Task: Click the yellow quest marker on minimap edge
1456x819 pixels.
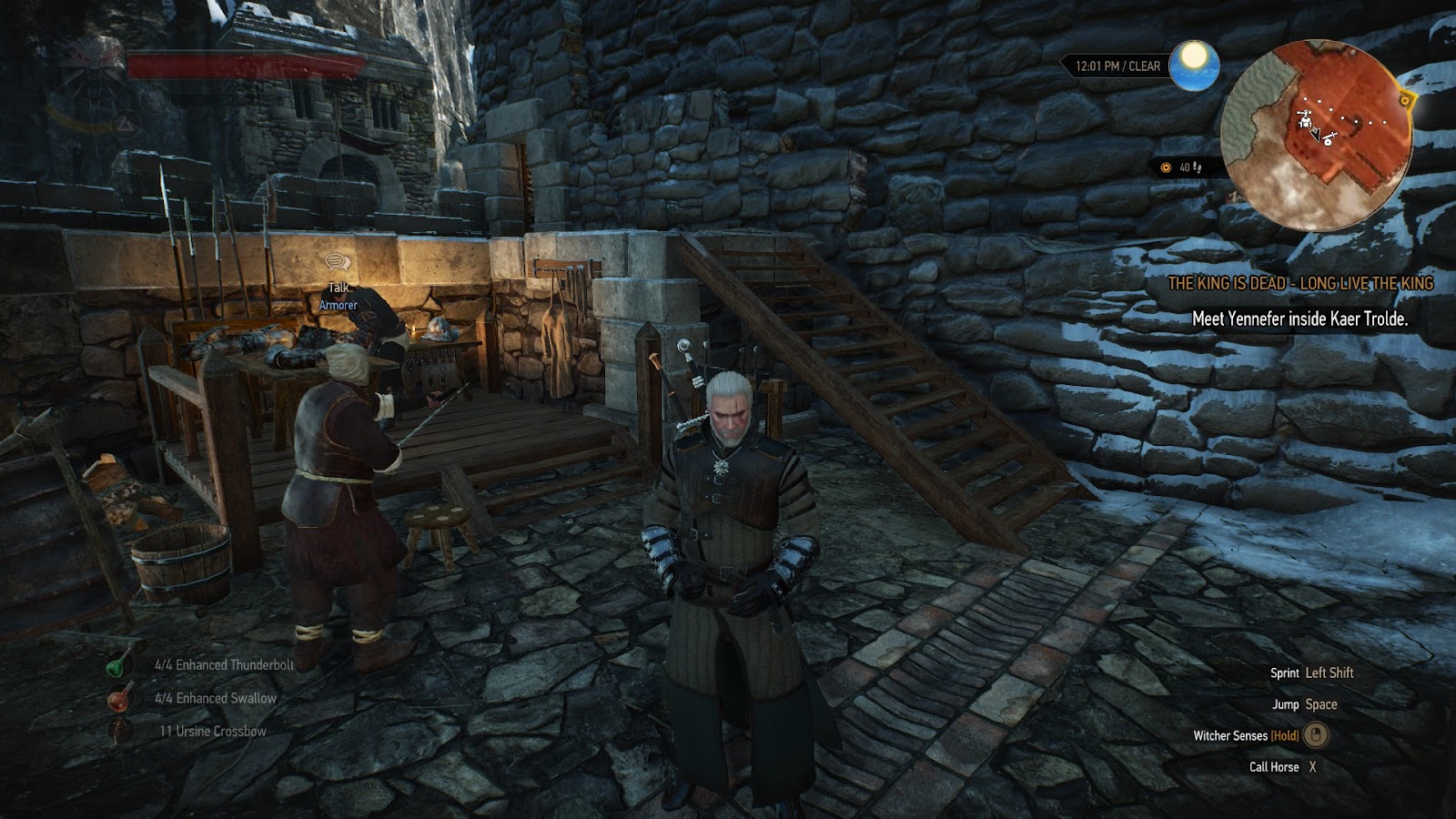Action: (1407, 100)
